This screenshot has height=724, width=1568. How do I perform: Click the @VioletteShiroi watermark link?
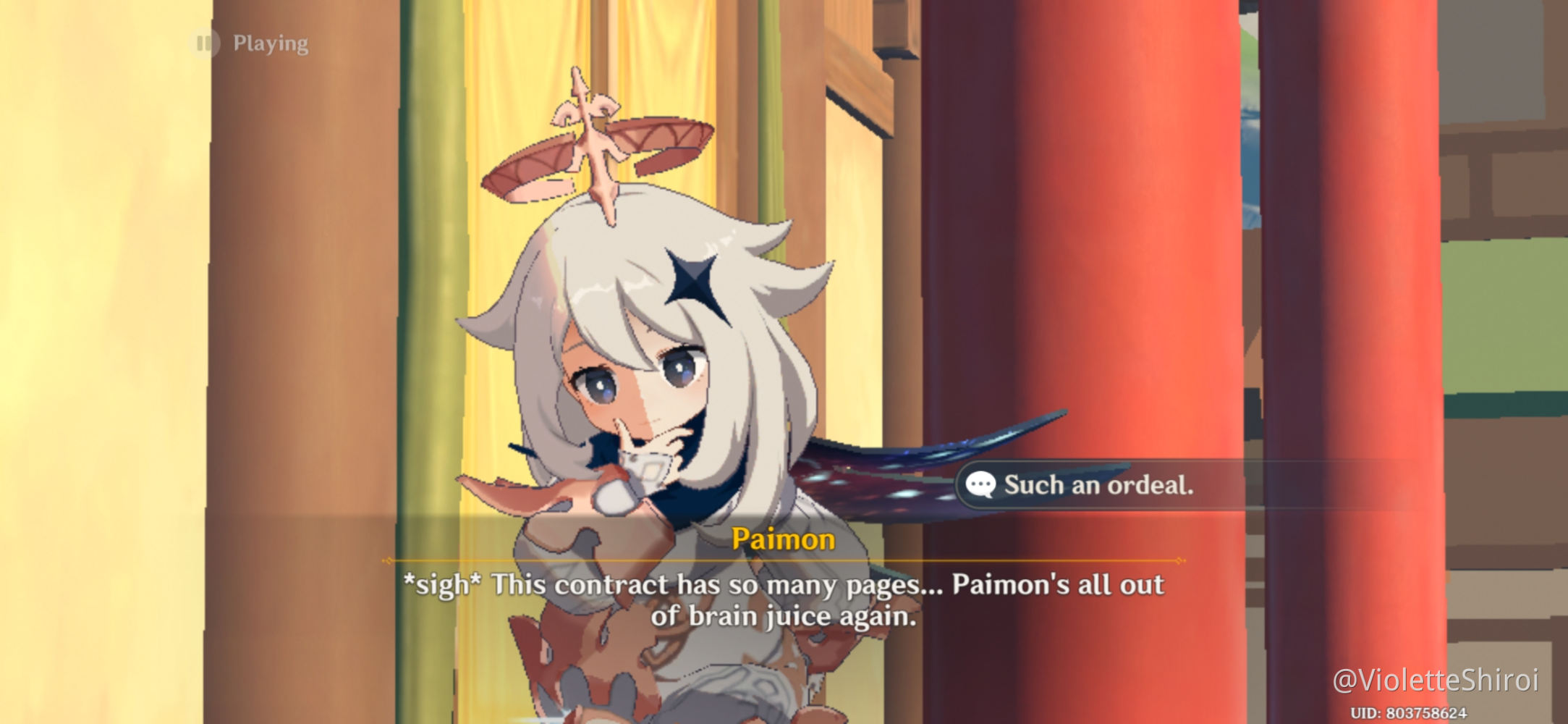(1440, 681)
